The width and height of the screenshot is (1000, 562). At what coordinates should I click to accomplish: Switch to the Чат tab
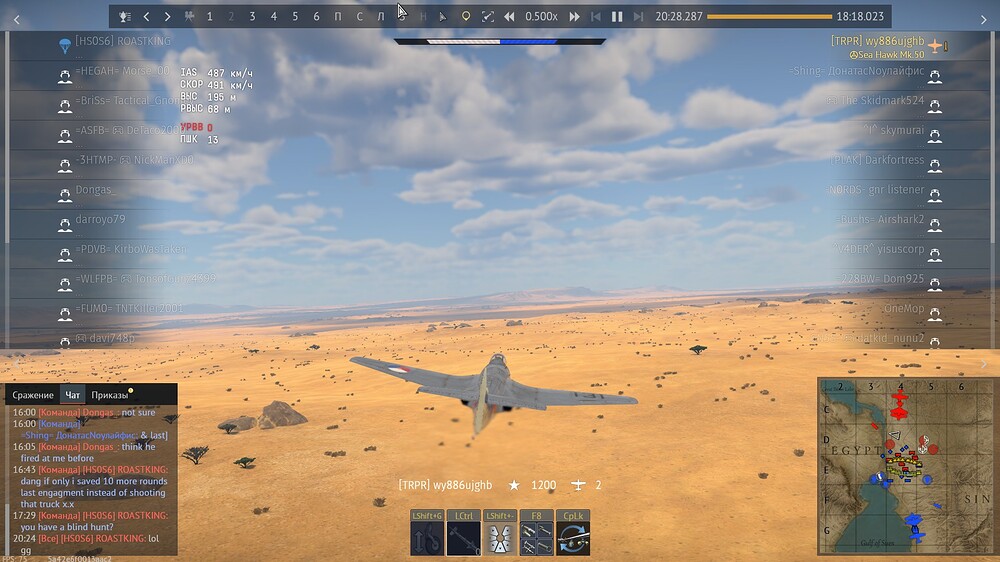click(x=72, y=395)
